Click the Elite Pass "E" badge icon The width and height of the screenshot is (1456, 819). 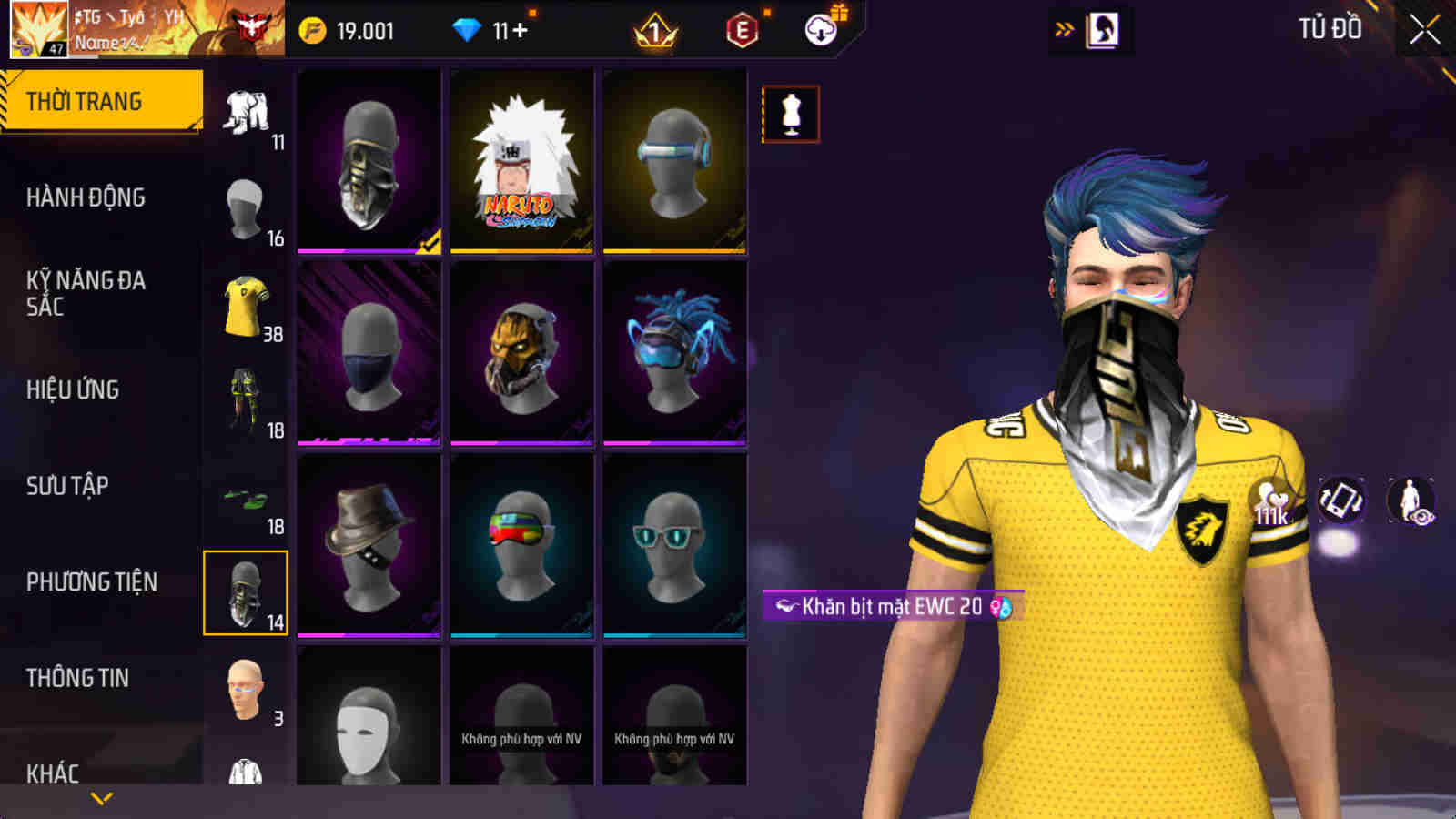click(x=739, y=28)
